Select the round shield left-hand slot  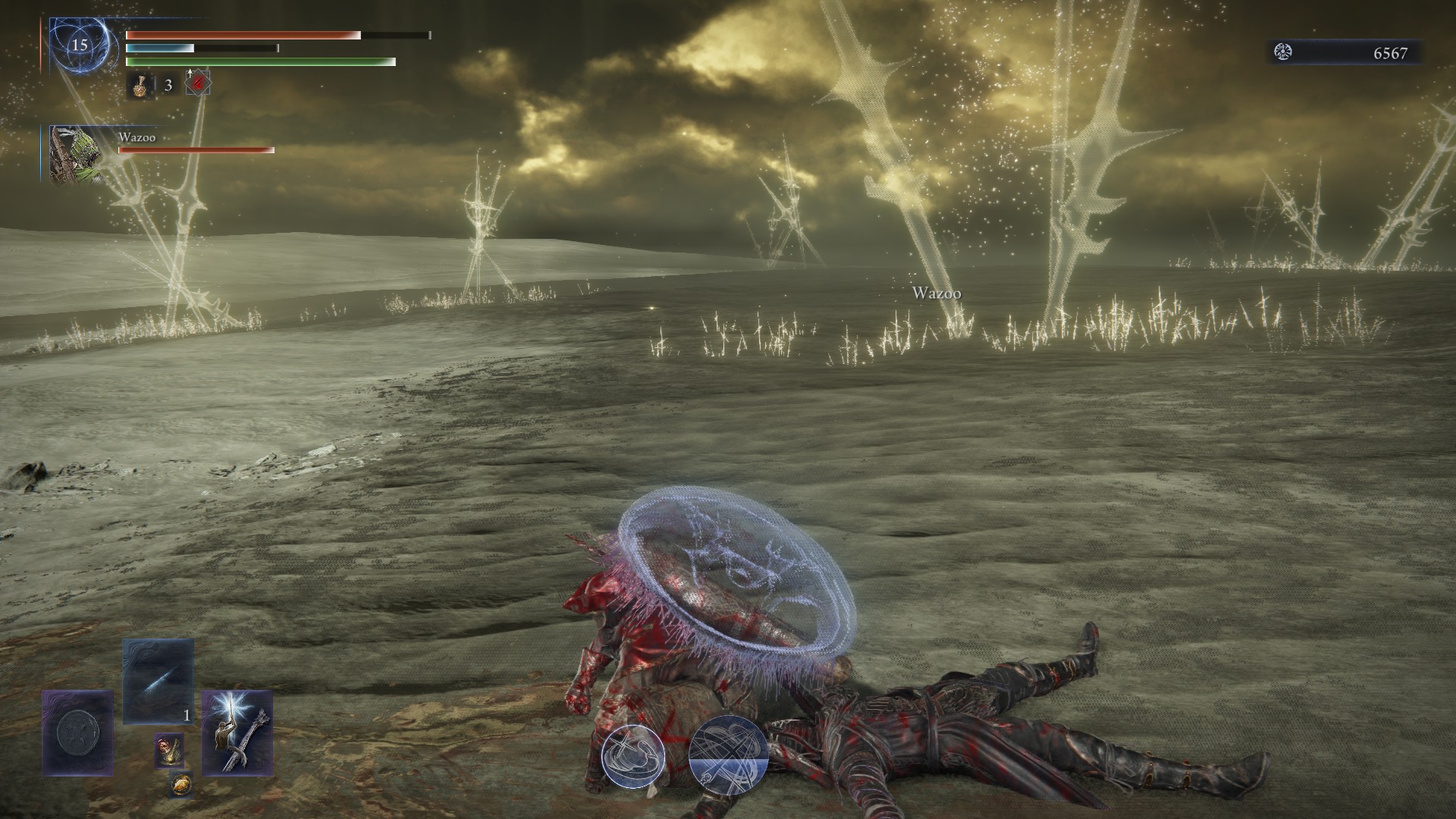pyautogui.click(x=77, y=733)
